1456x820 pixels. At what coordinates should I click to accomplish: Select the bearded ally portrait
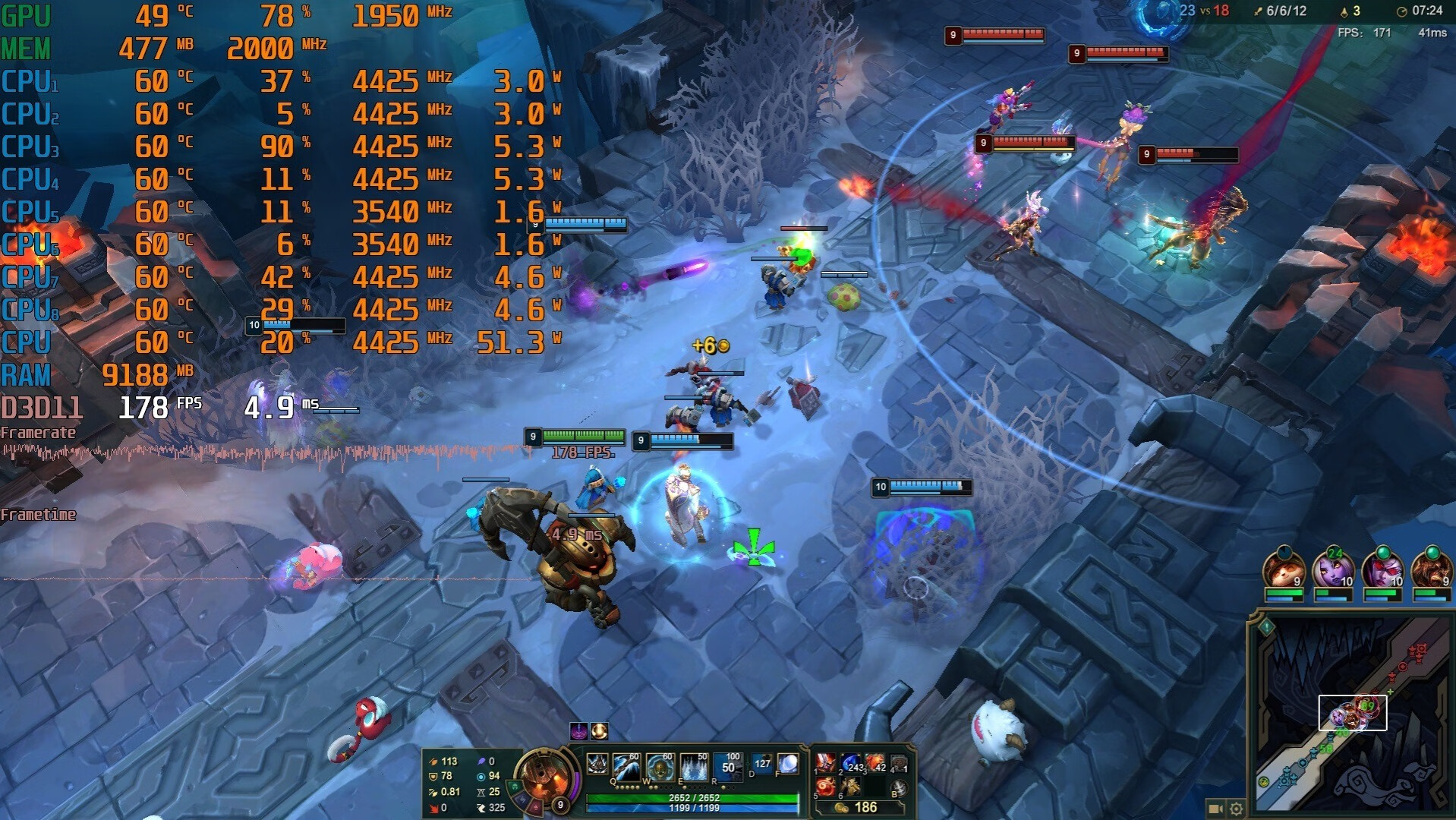[x=1431, y=569]
